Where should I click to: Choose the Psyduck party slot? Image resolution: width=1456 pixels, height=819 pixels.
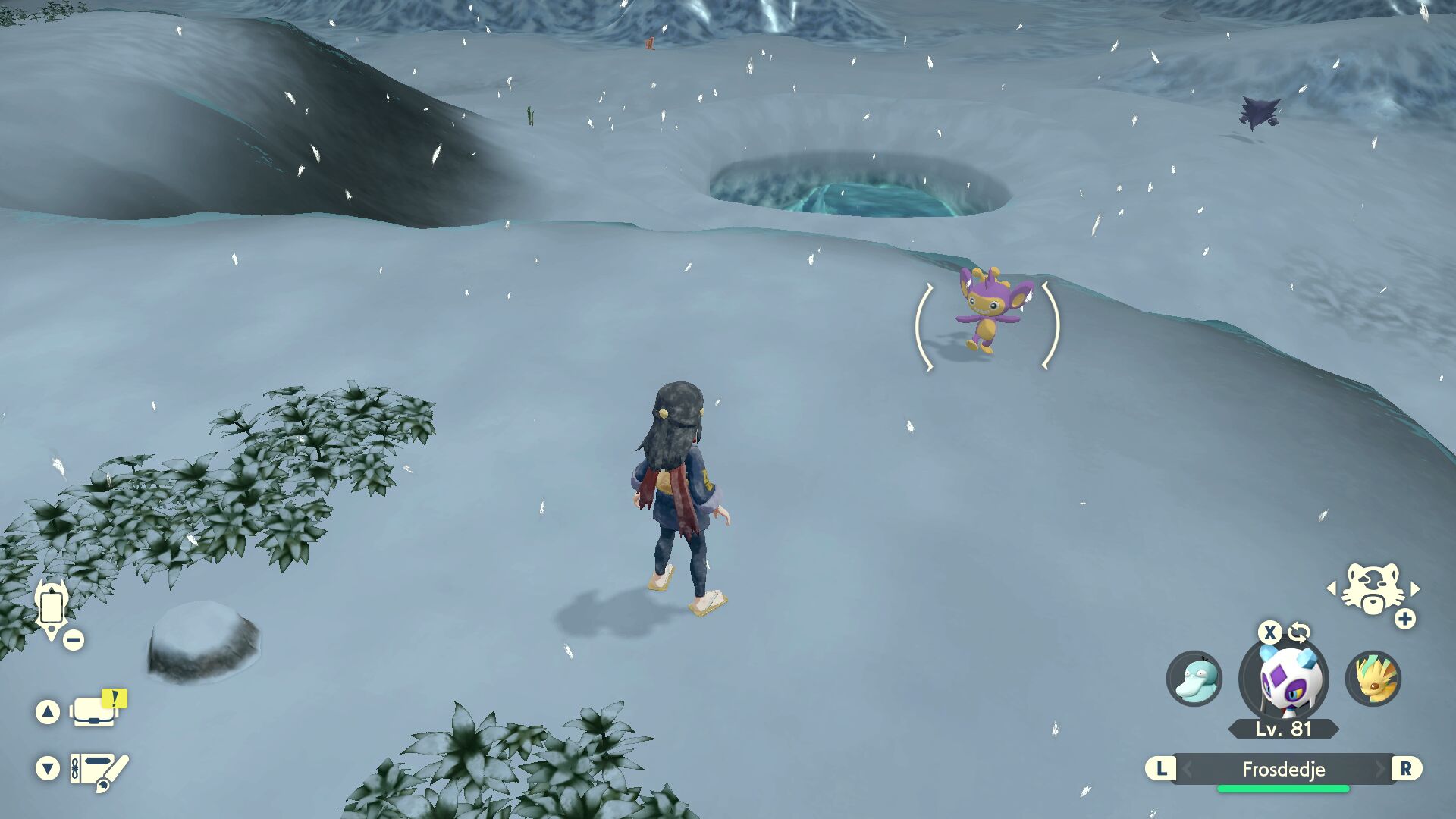[x=1194, y=679]
